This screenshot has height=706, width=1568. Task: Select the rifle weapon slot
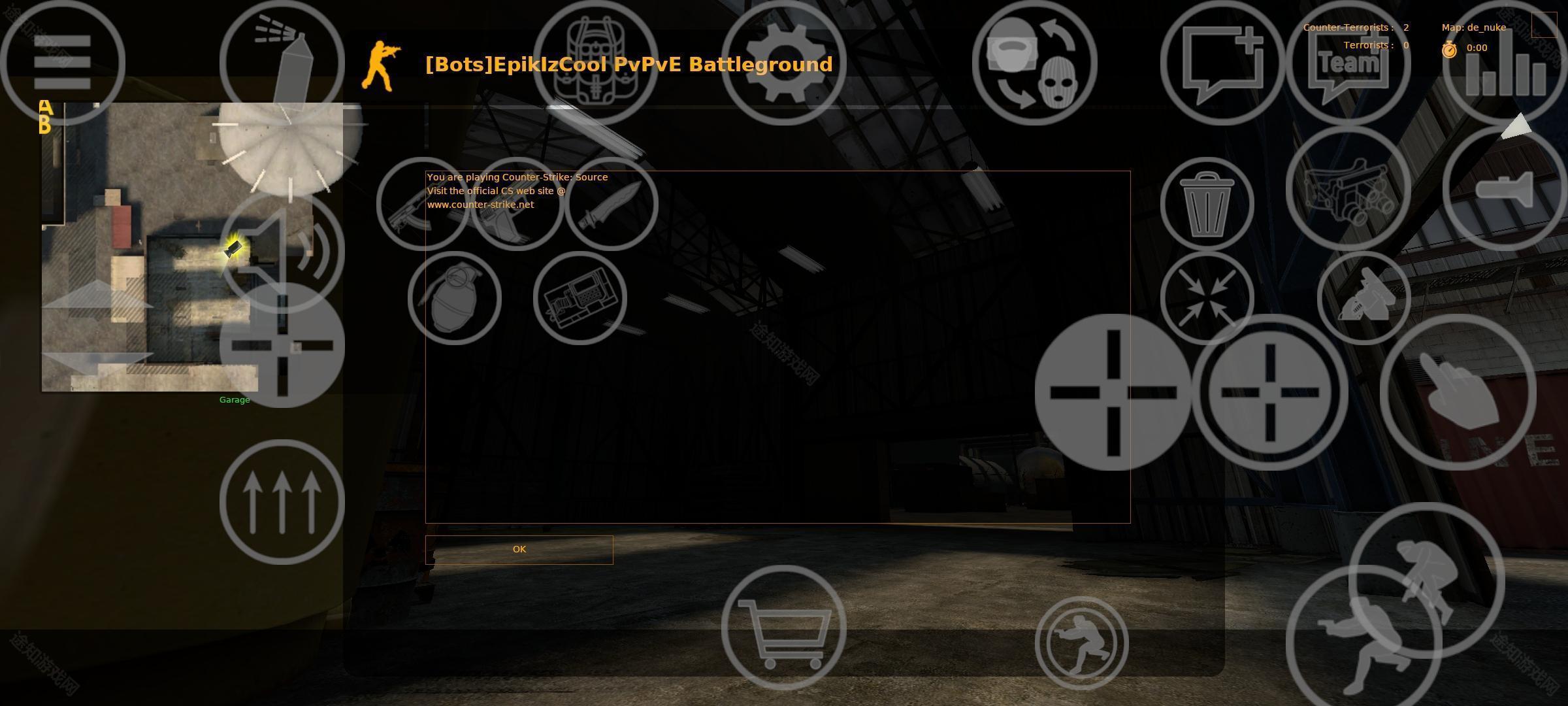tap(423, 204)
